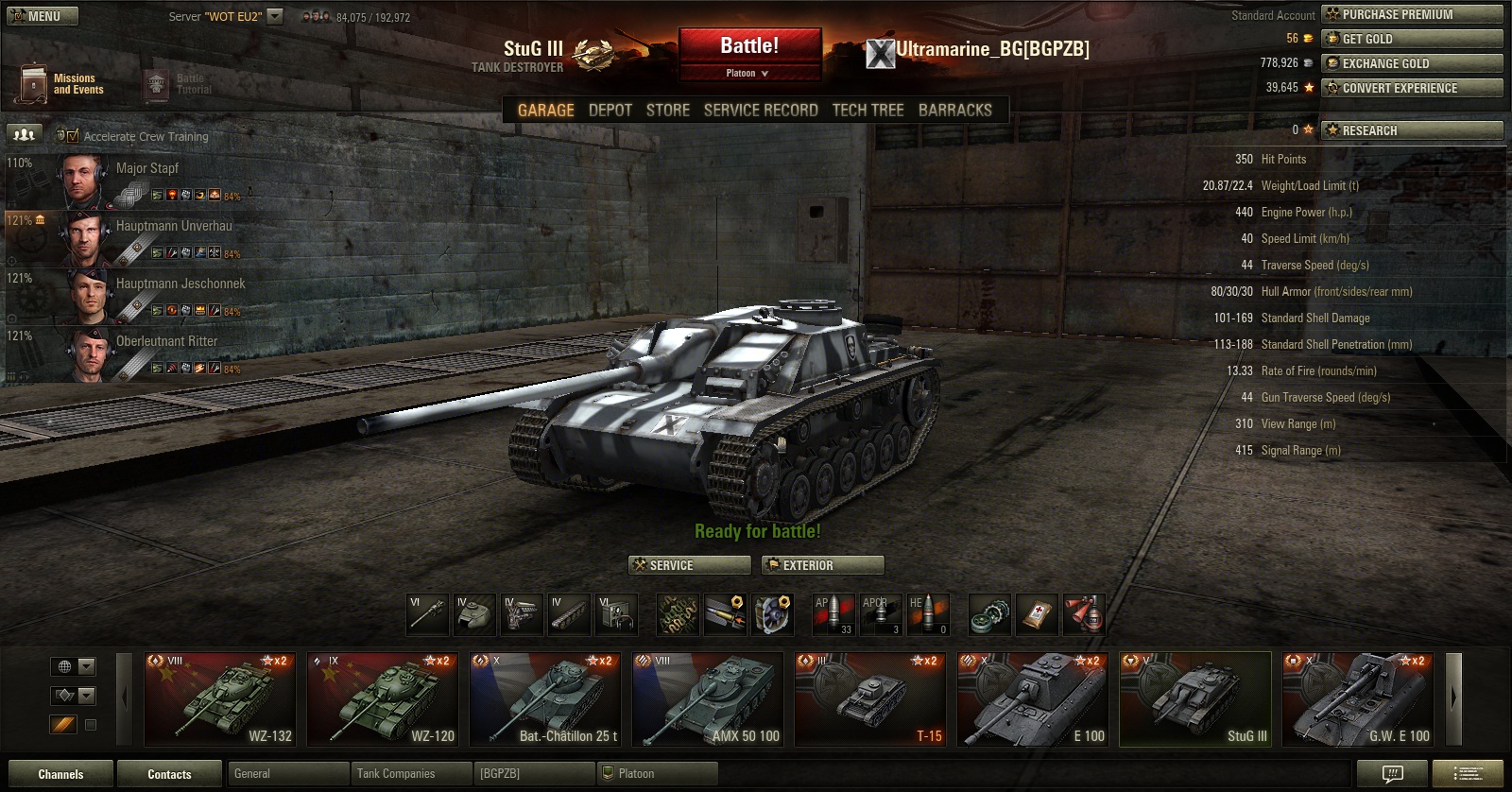Image resolution: width=1512 pixels, height=792 pixels.
Task: Select the WZ-132 tank in the carousel
Action: (219, 698)
